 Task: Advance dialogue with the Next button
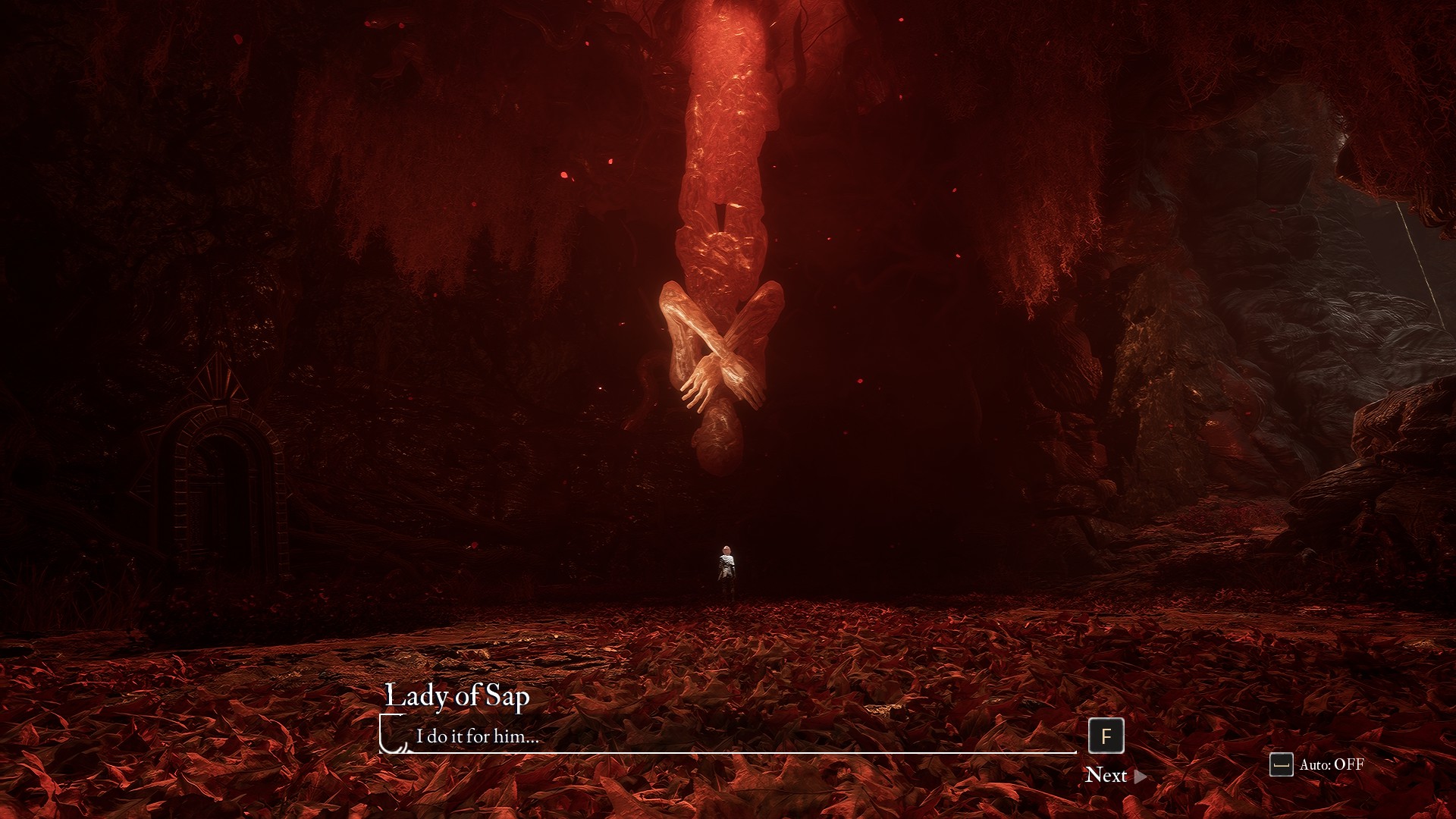click(x=1115, y=775)
